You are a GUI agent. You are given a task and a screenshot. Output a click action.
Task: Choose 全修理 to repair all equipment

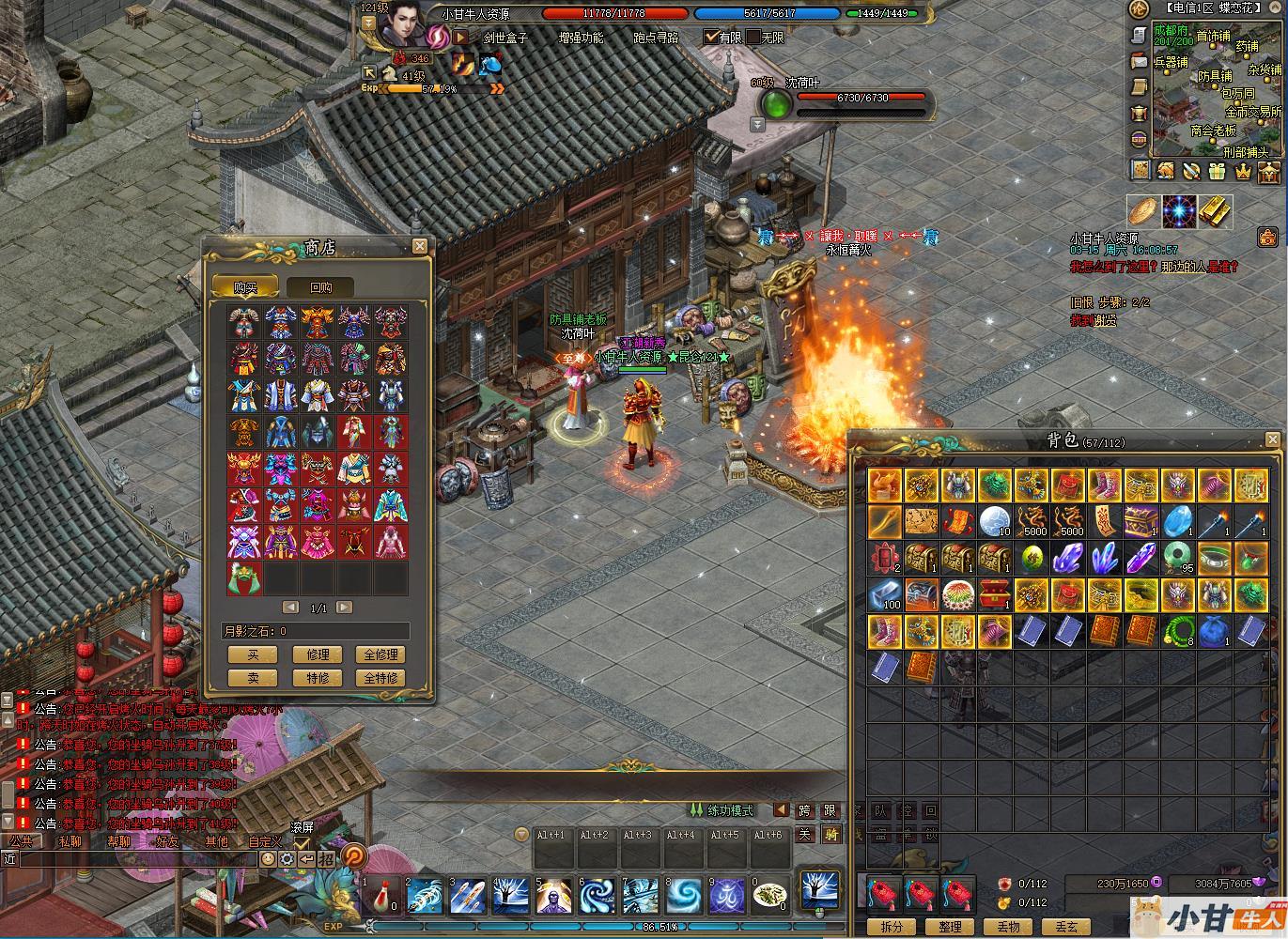click(x=380, y=654)
